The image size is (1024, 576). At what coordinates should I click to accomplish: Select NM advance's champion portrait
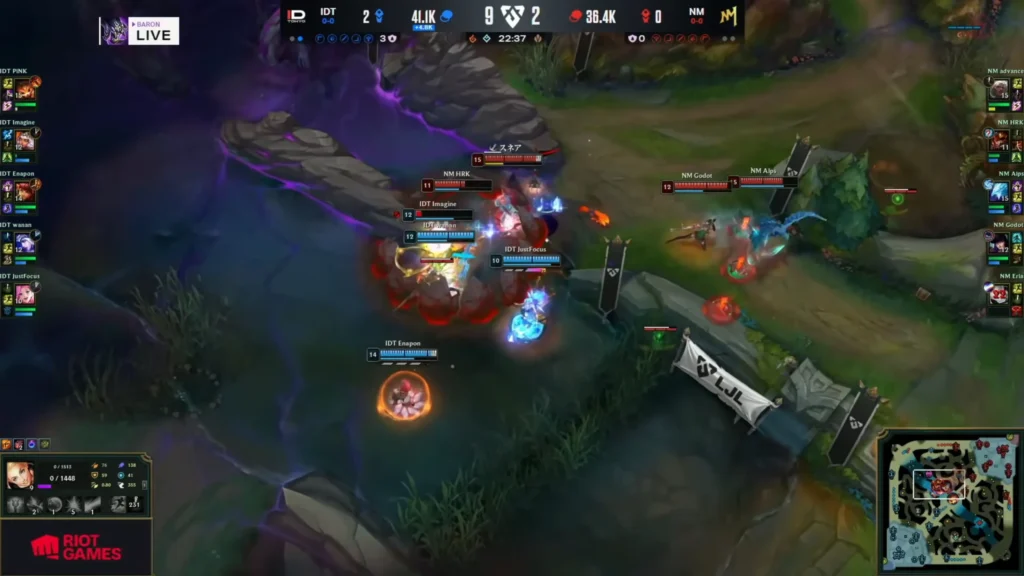coord(999,89)
